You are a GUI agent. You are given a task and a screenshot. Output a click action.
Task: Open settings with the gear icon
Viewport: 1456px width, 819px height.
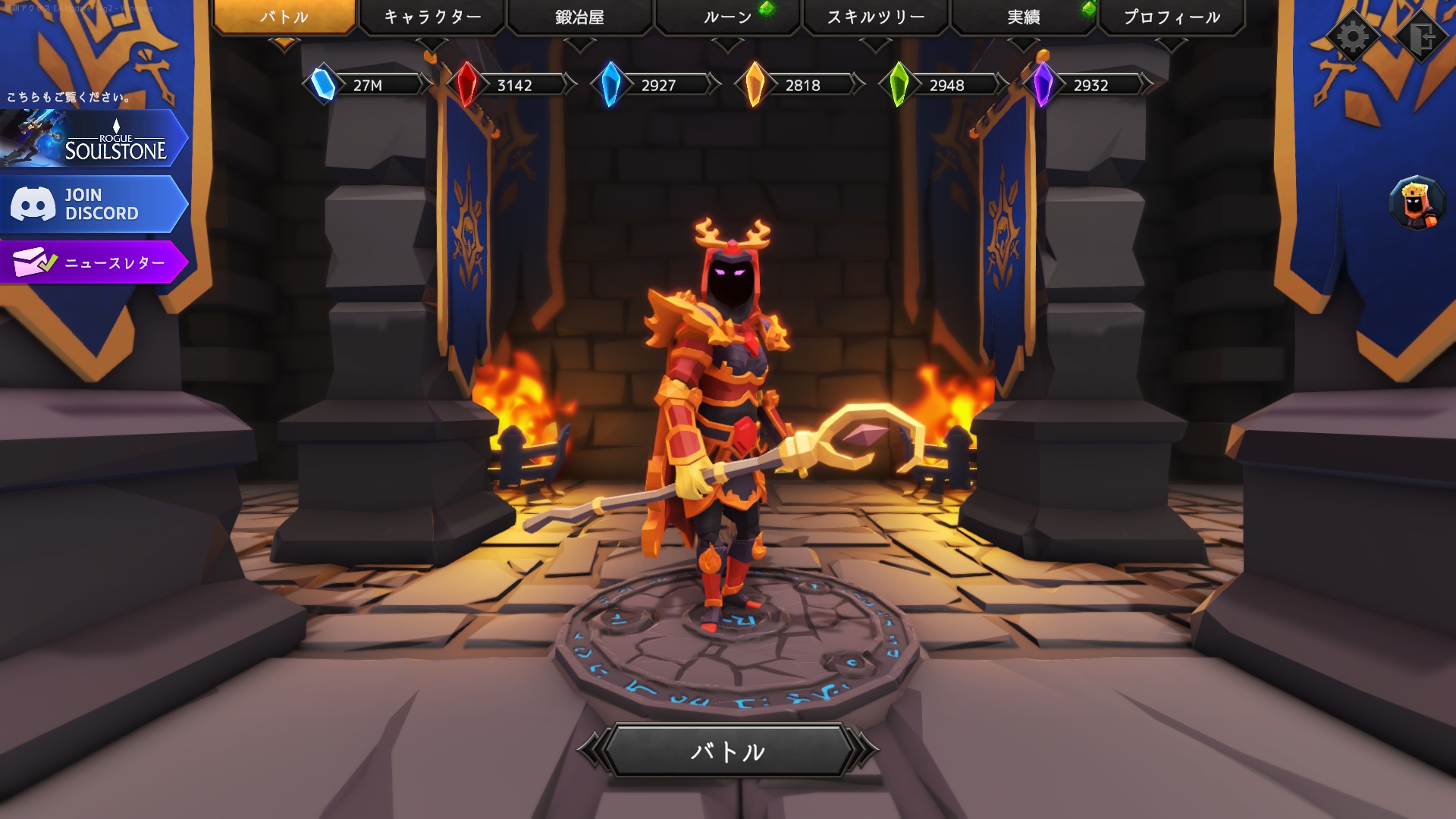1353,36
